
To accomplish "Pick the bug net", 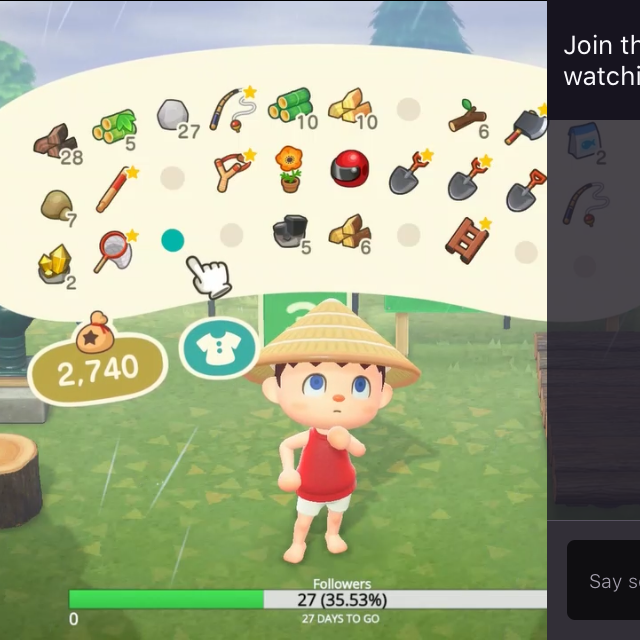I will (112, 249).
